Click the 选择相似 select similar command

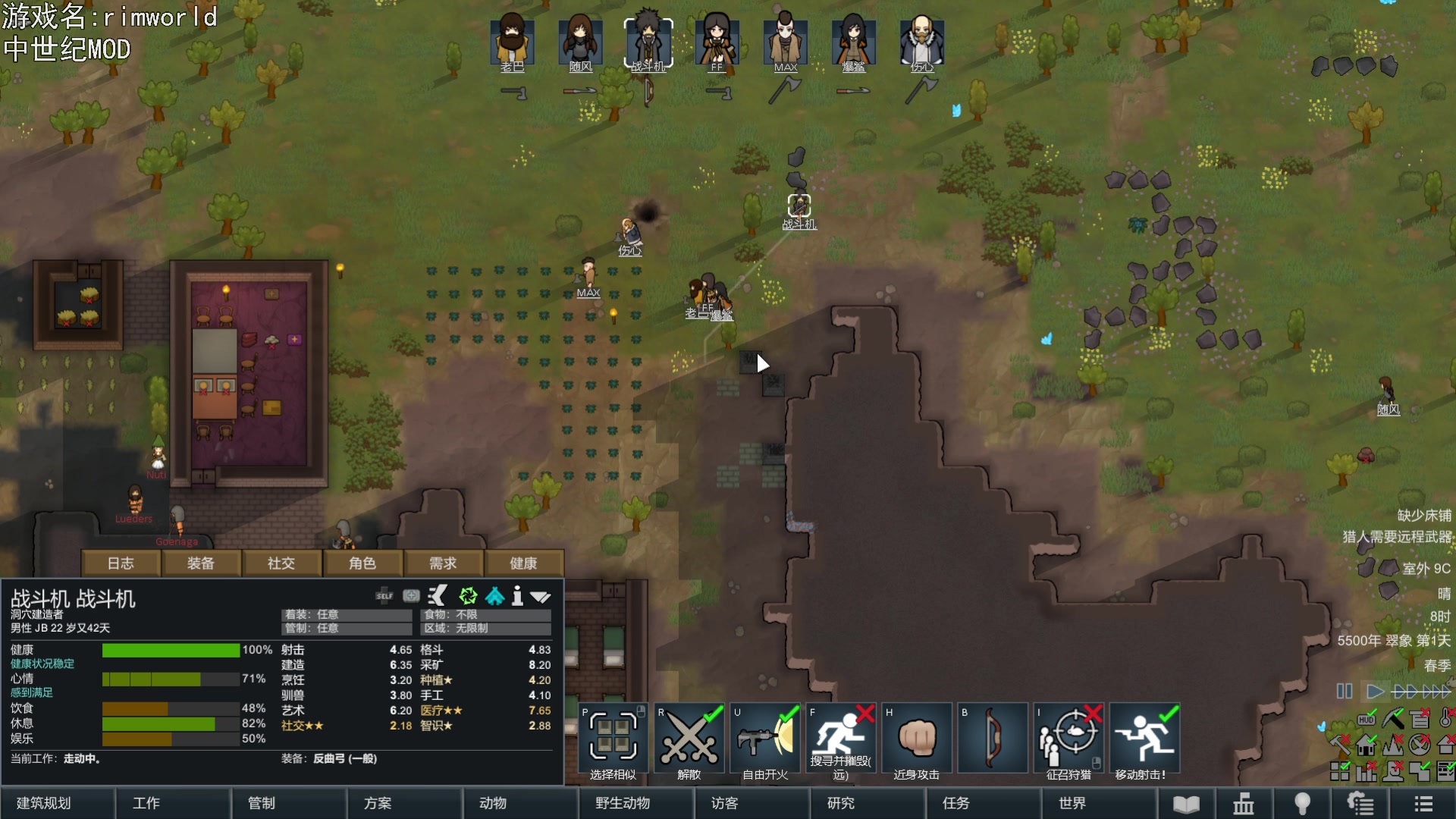(x=613, y=742)
